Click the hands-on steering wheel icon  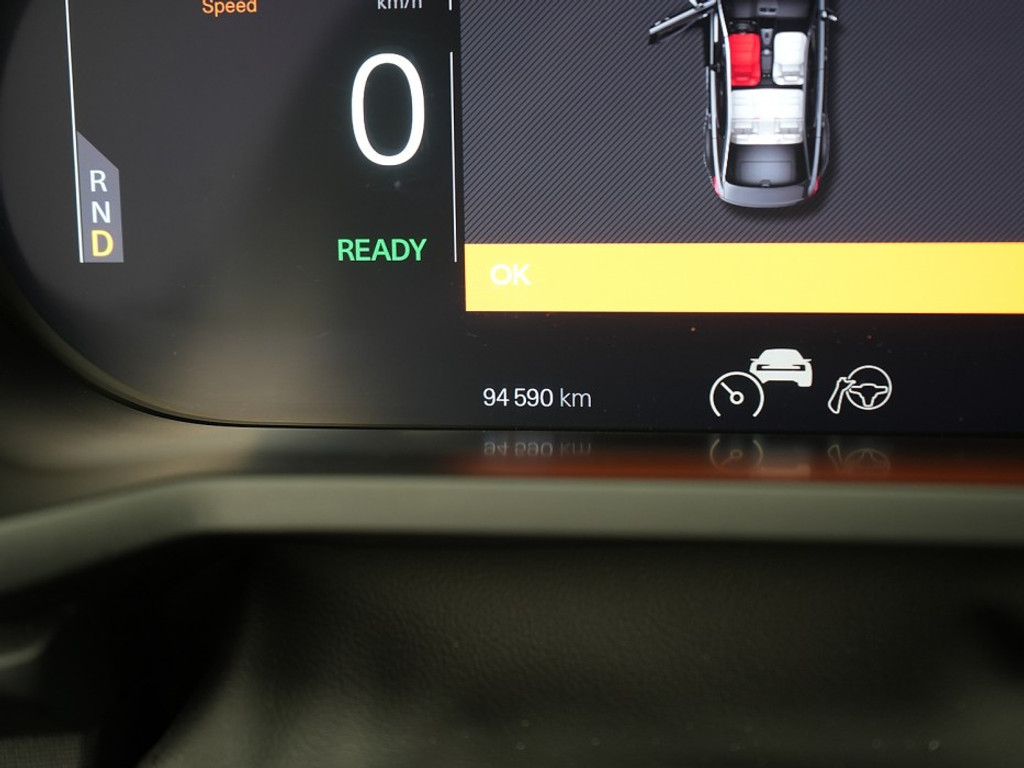point(859,390)
